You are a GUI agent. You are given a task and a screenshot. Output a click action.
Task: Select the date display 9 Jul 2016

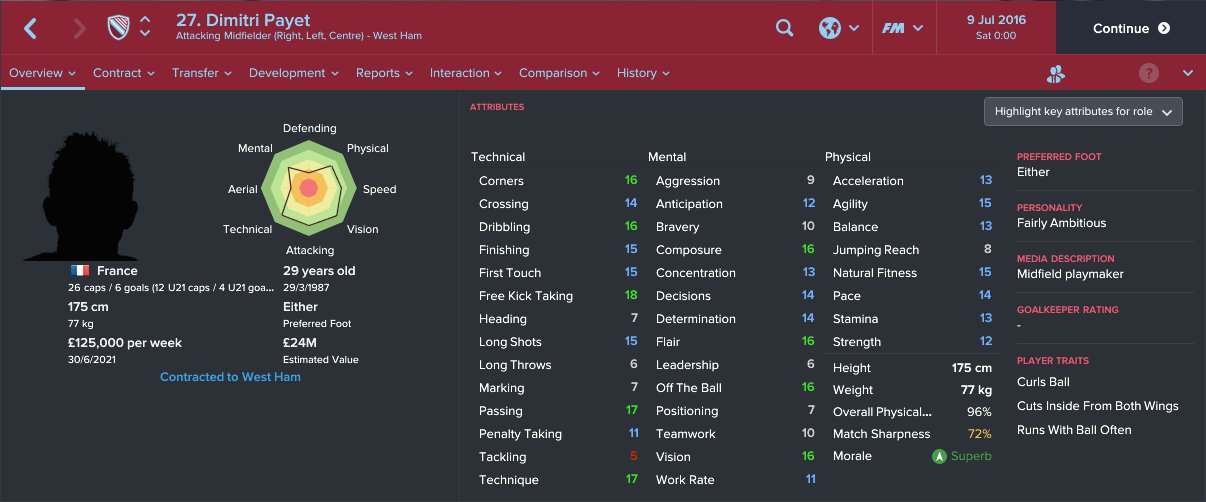coord(995,21)
